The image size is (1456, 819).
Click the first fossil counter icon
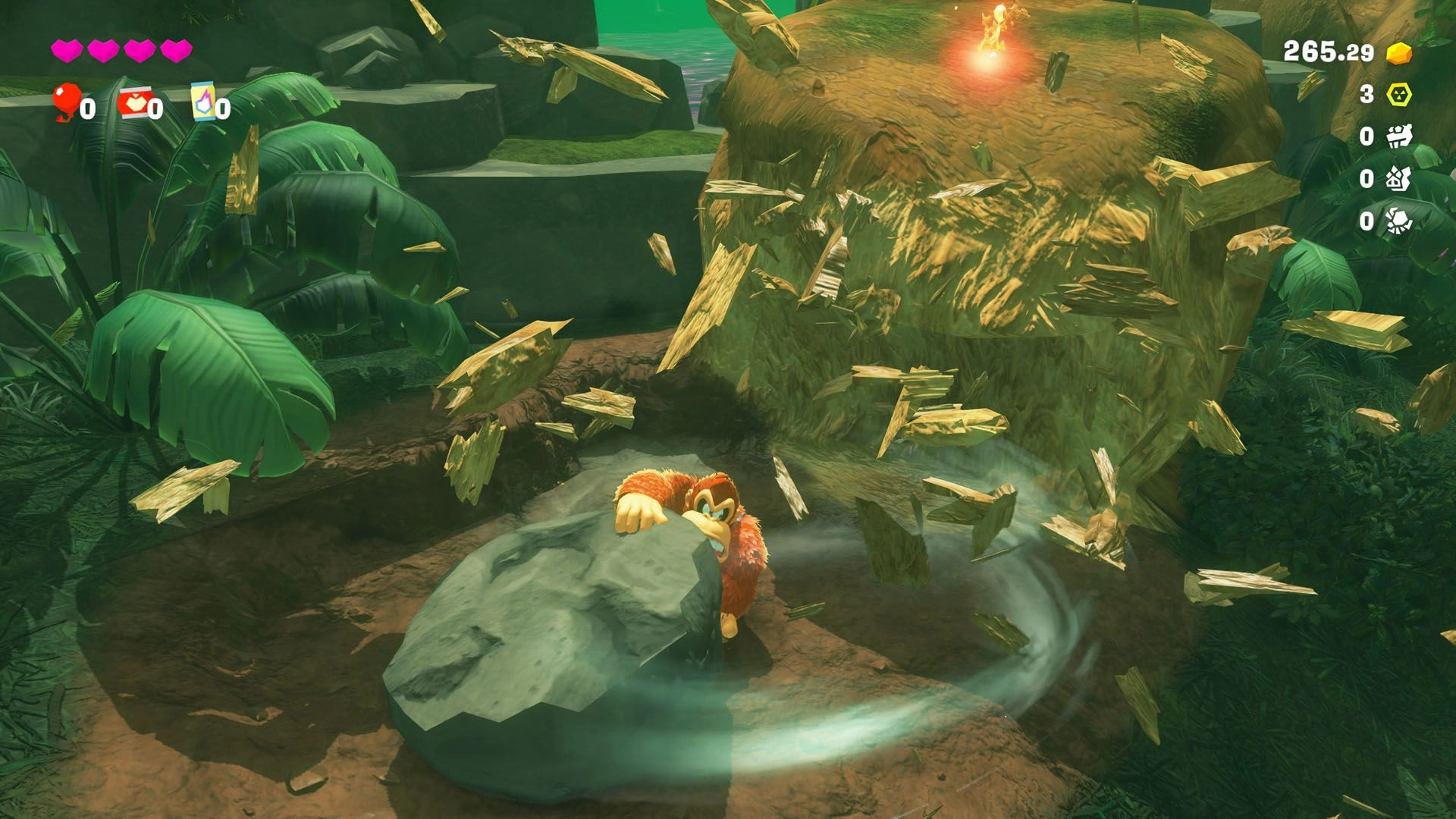1401,138
